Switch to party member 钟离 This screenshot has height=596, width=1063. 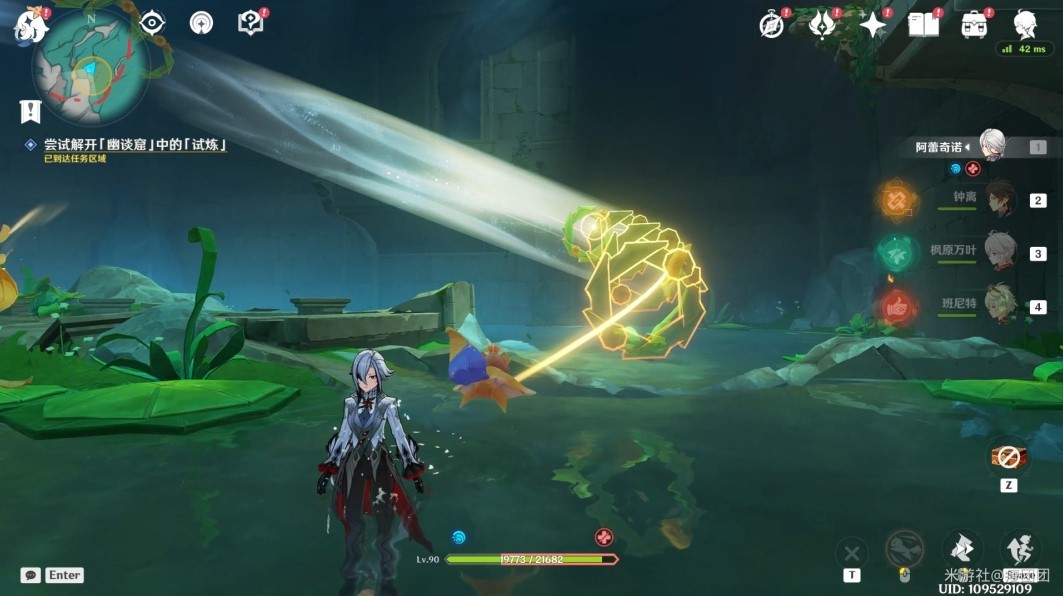point(999,199)
